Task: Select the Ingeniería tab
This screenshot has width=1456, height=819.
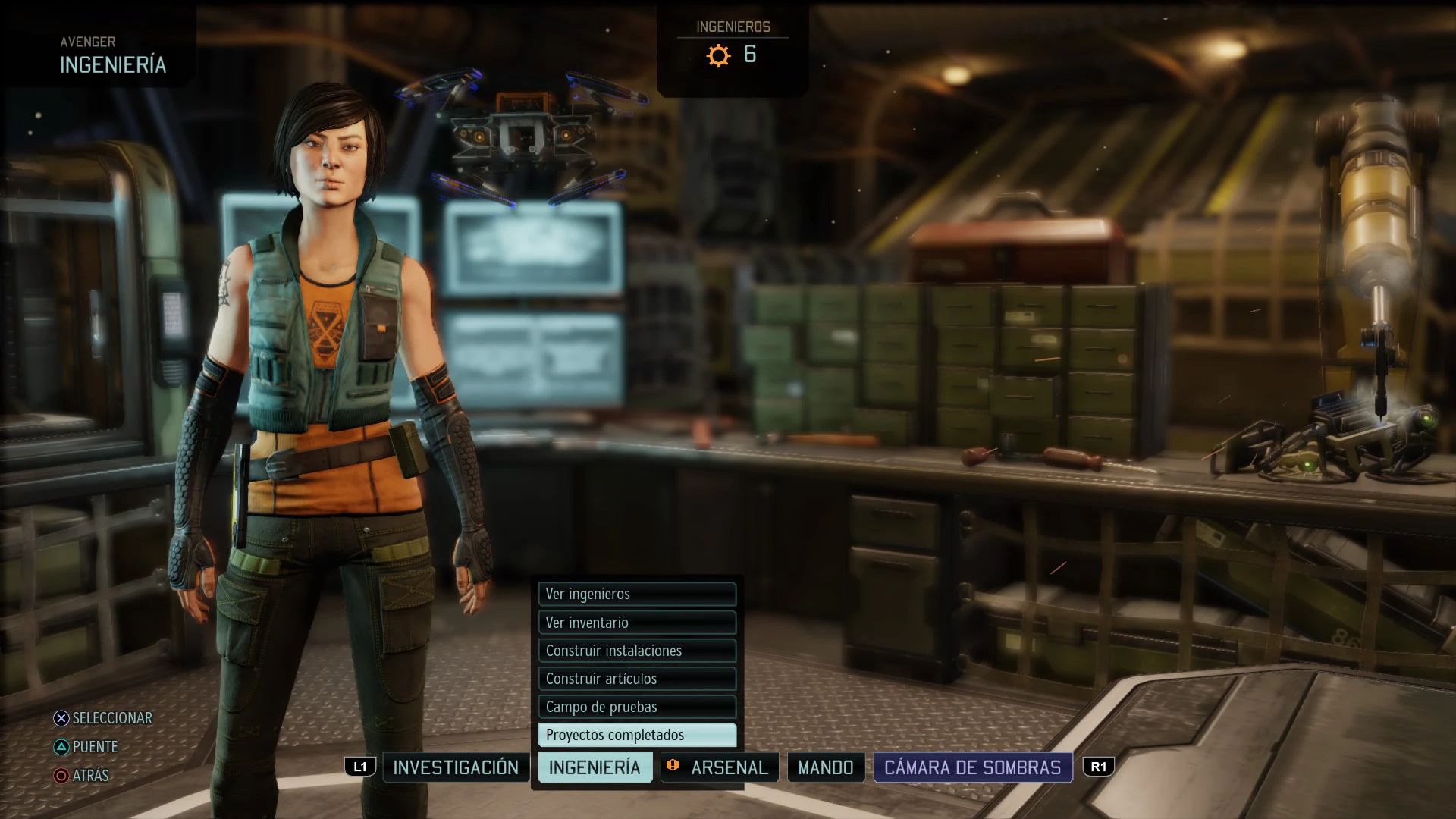Action: [x=595, y=767]
